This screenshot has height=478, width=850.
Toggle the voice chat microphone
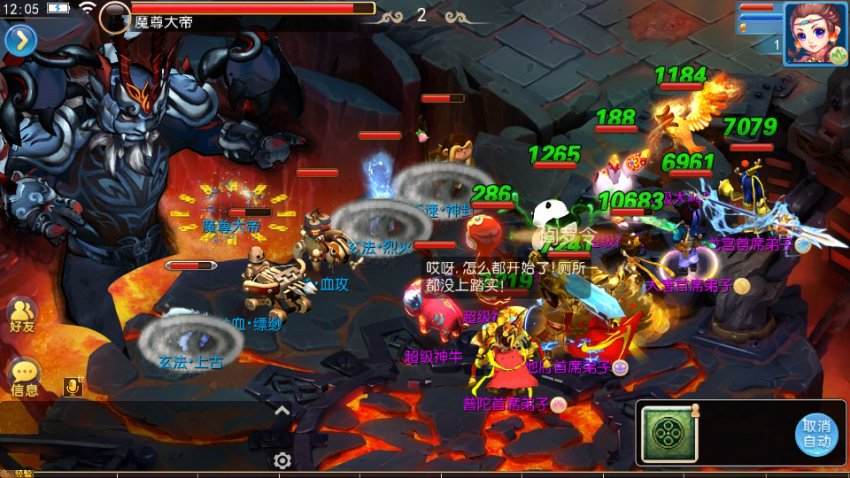[x=72, y=387]
